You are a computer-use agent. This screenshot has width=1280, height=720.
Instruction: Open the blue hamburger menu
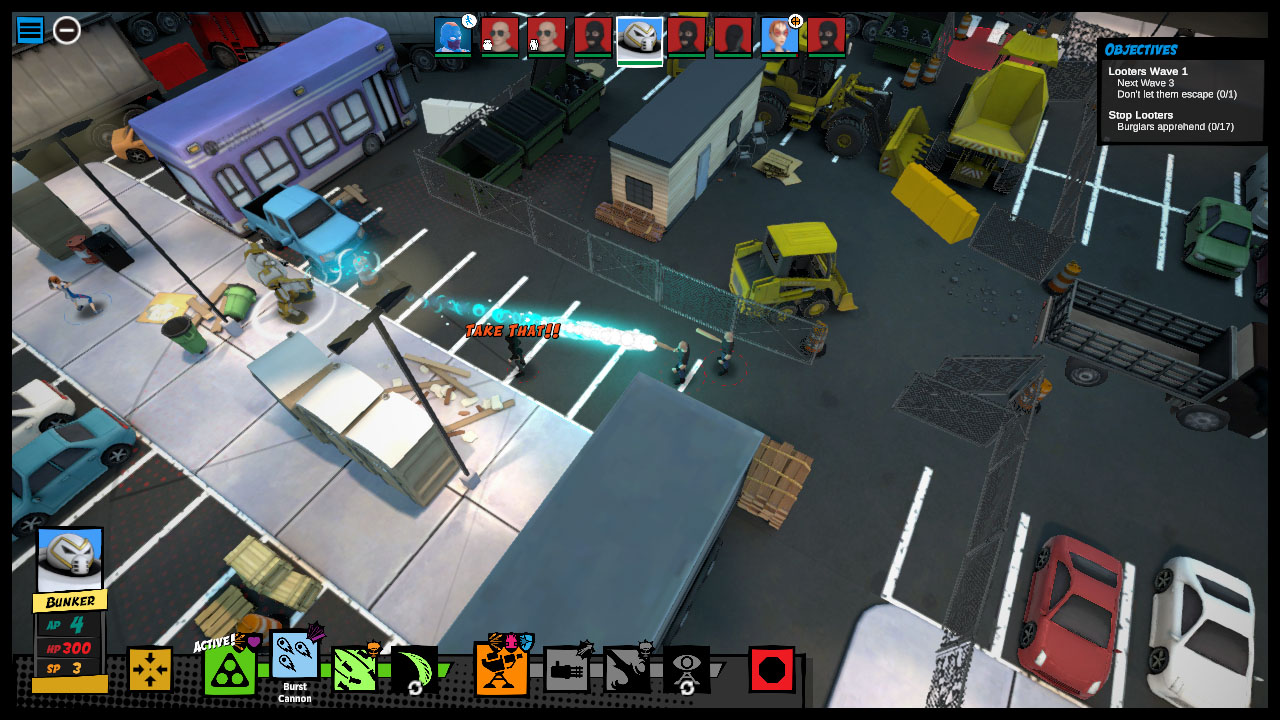[x=29, y=31]
